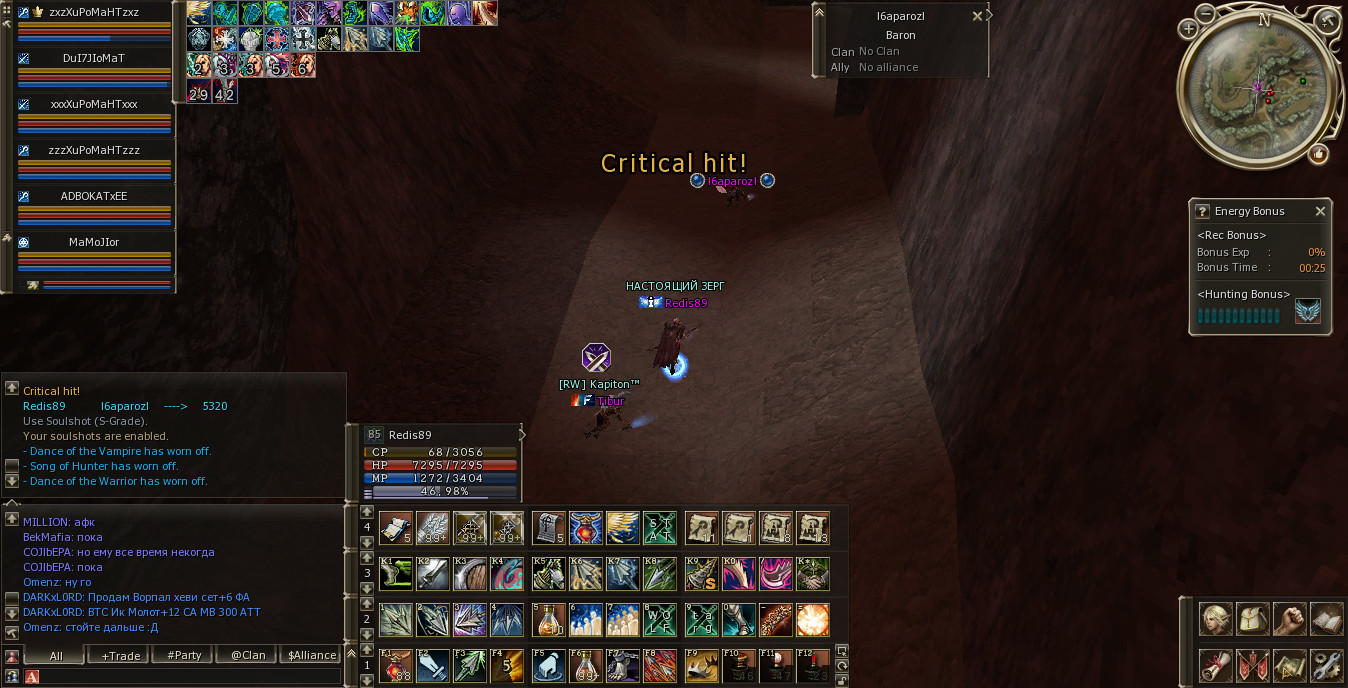This screenshot has width=1348, height=688.
Task: Zoom out the minimap with minus button
Action: (x=1206, y=14)
